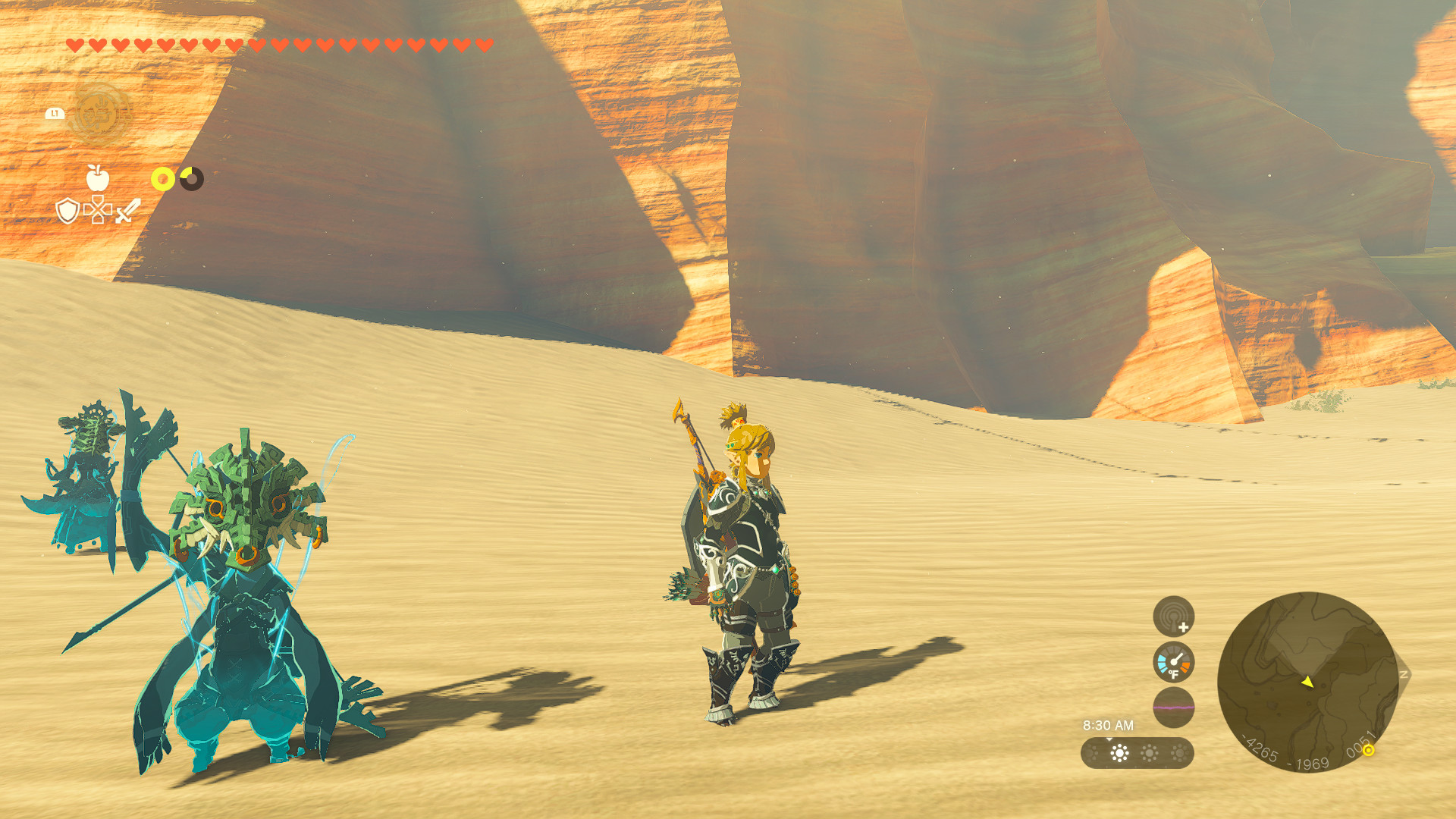The height and width of the screenshot is (819, 1456).
Task: Click the L1 ability prompt badge
Action: coord(54,113)
